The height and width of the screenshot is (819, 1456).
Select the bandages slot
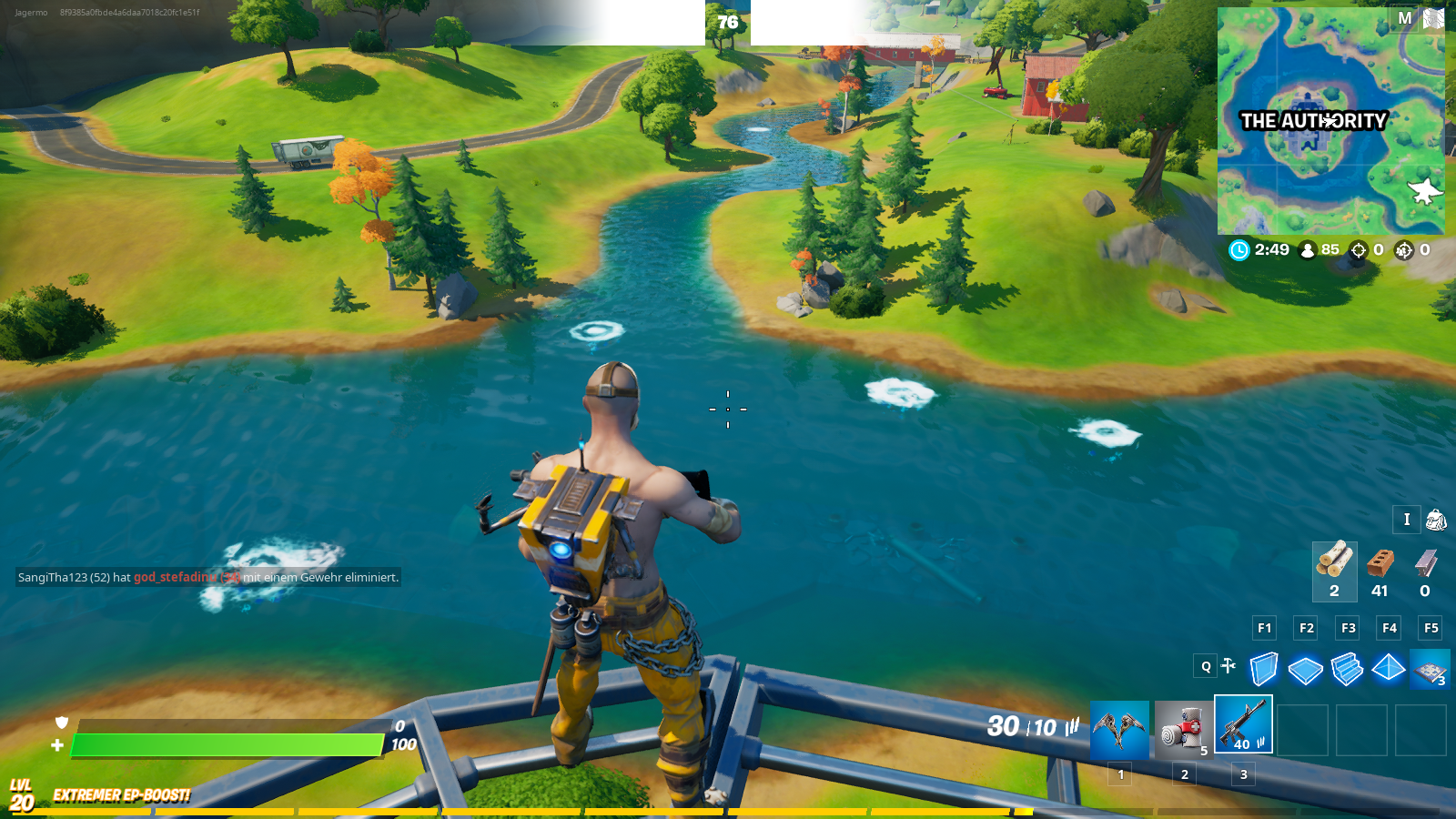(x=1183, y=729)
